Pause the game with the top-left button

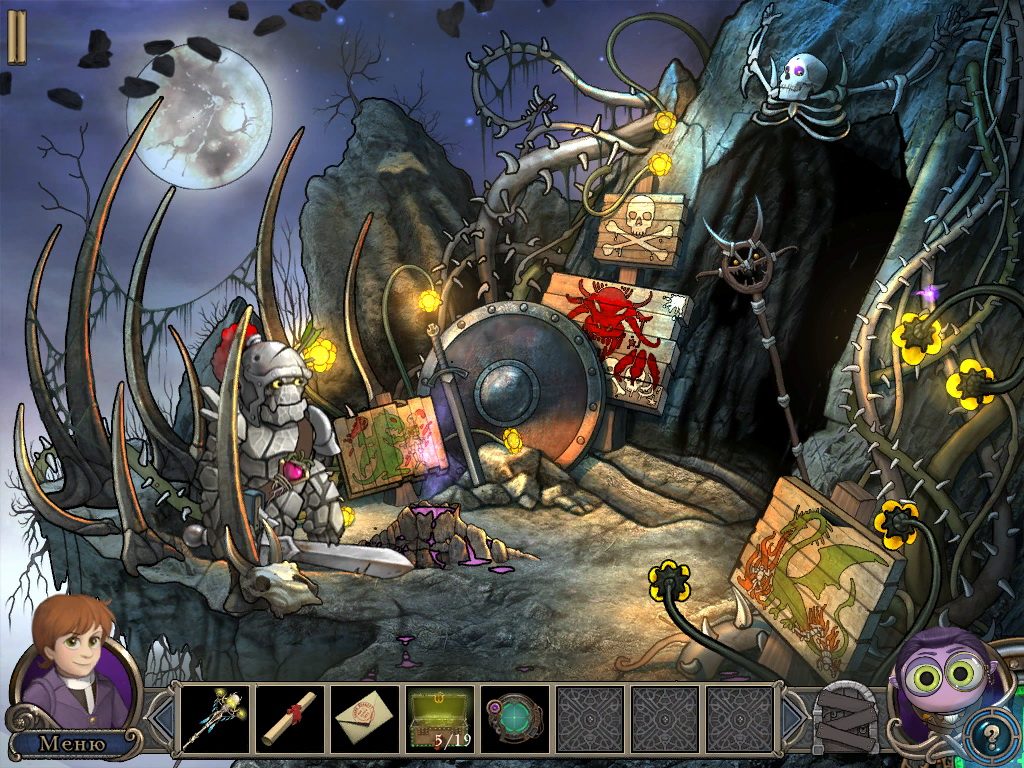tap(17, 38)
